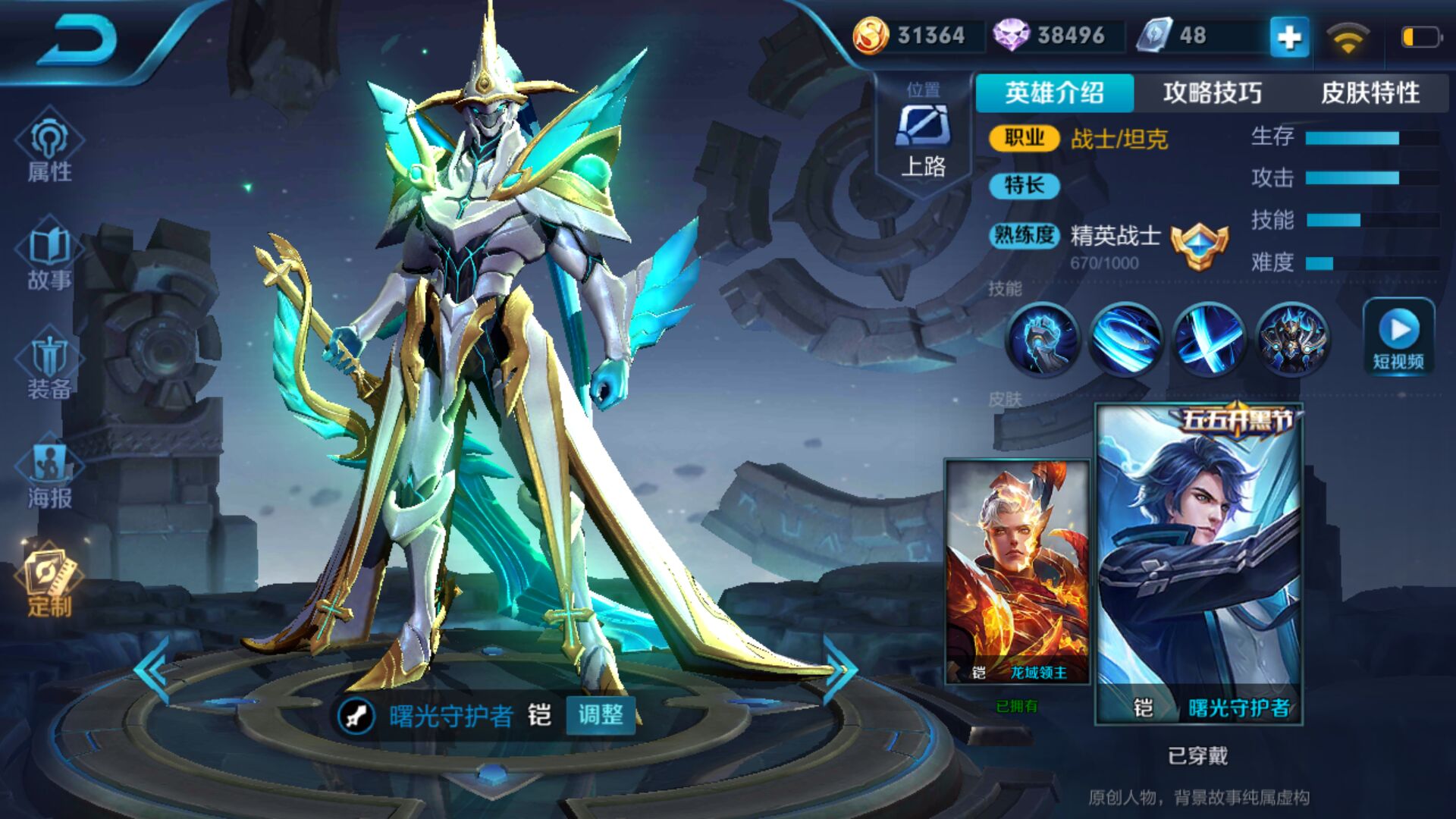This screenshot has height=819, width=1456.
Task: View the glowing fist skill icon
Action: (x=1043, y=339)
